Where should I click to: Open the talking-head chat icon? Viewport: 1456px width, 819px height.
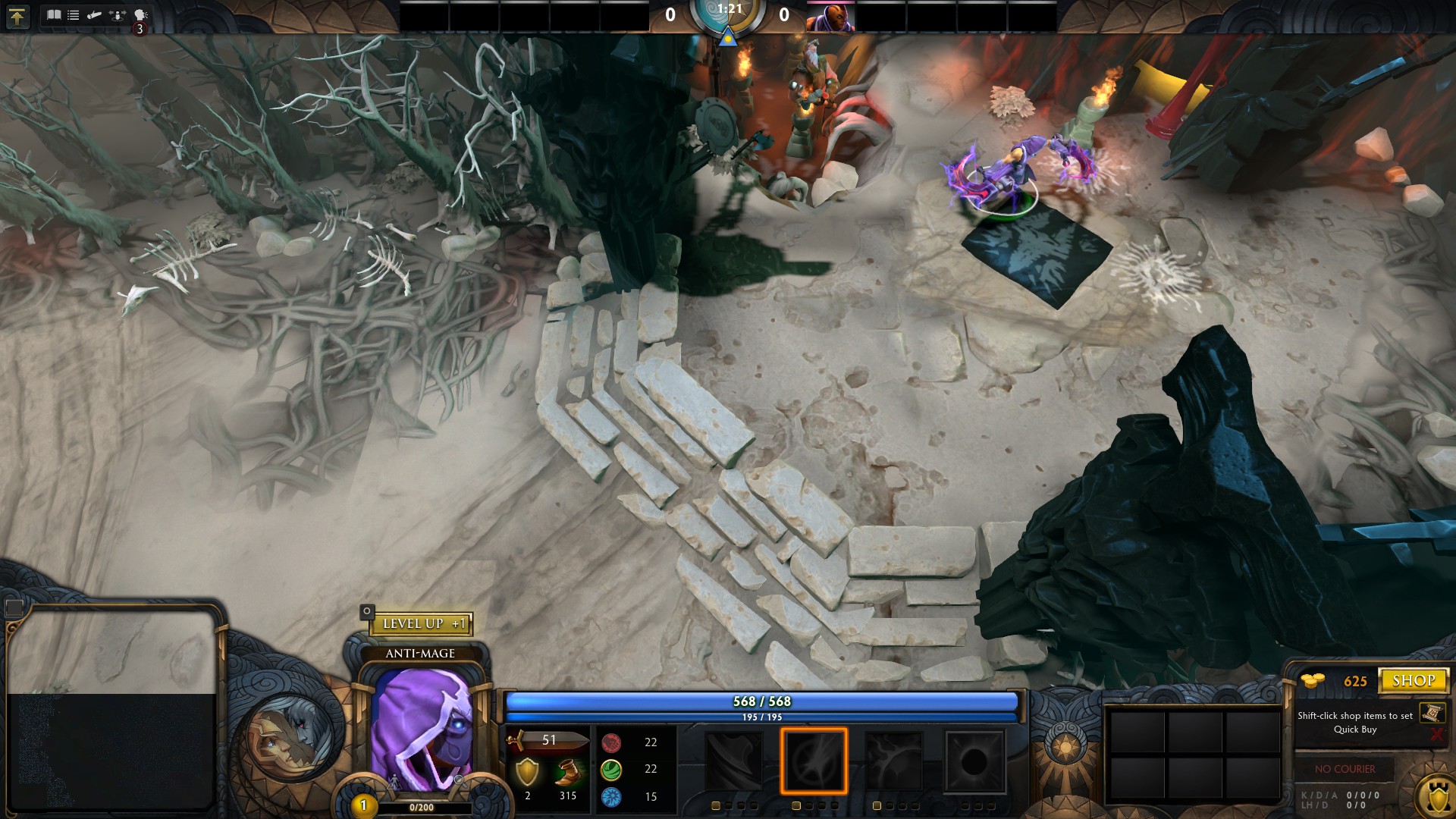(140, 14)
